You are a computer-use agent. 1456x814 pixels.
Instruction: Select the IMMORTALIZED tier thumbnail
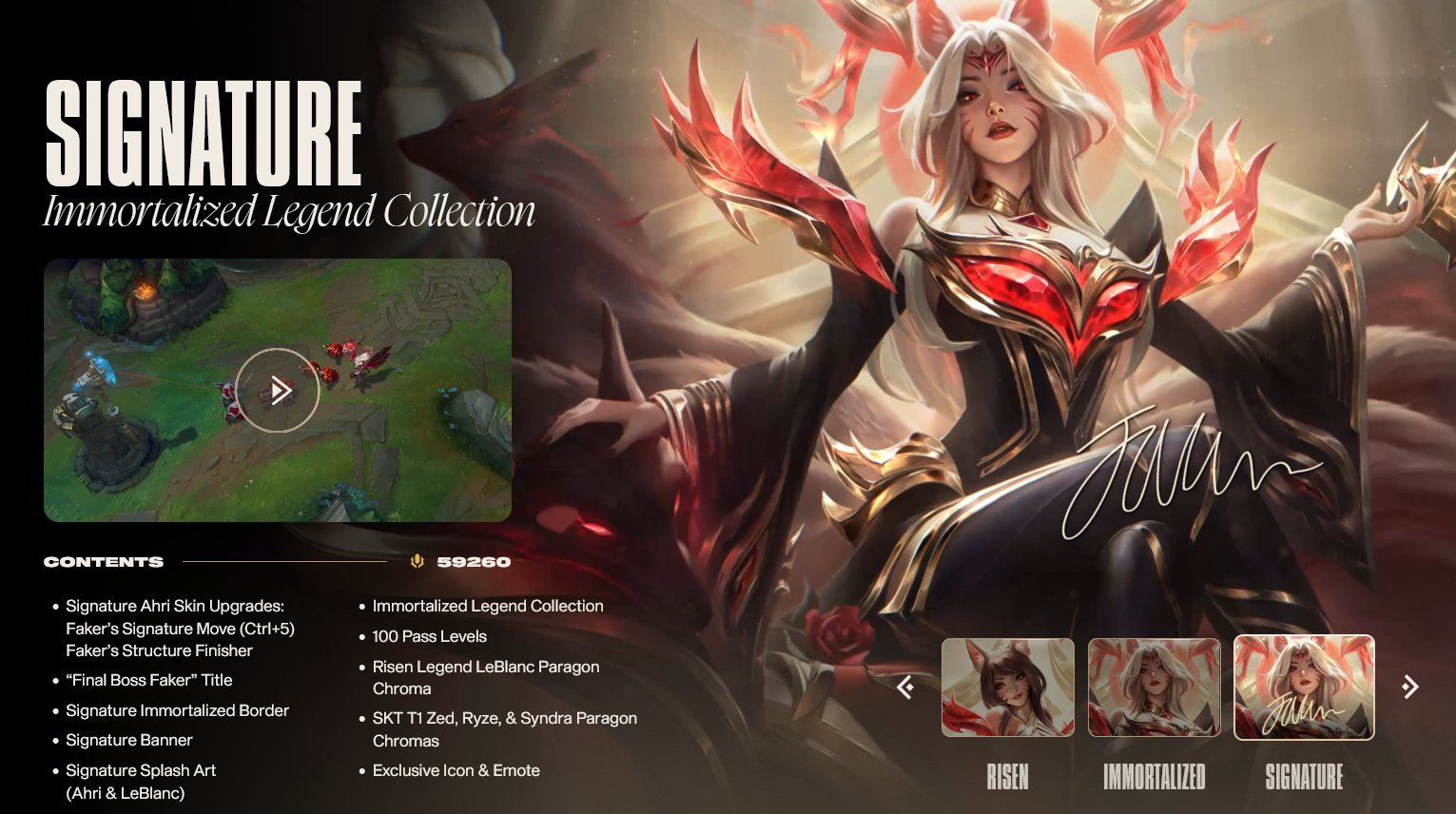(x=1155, y=688)
